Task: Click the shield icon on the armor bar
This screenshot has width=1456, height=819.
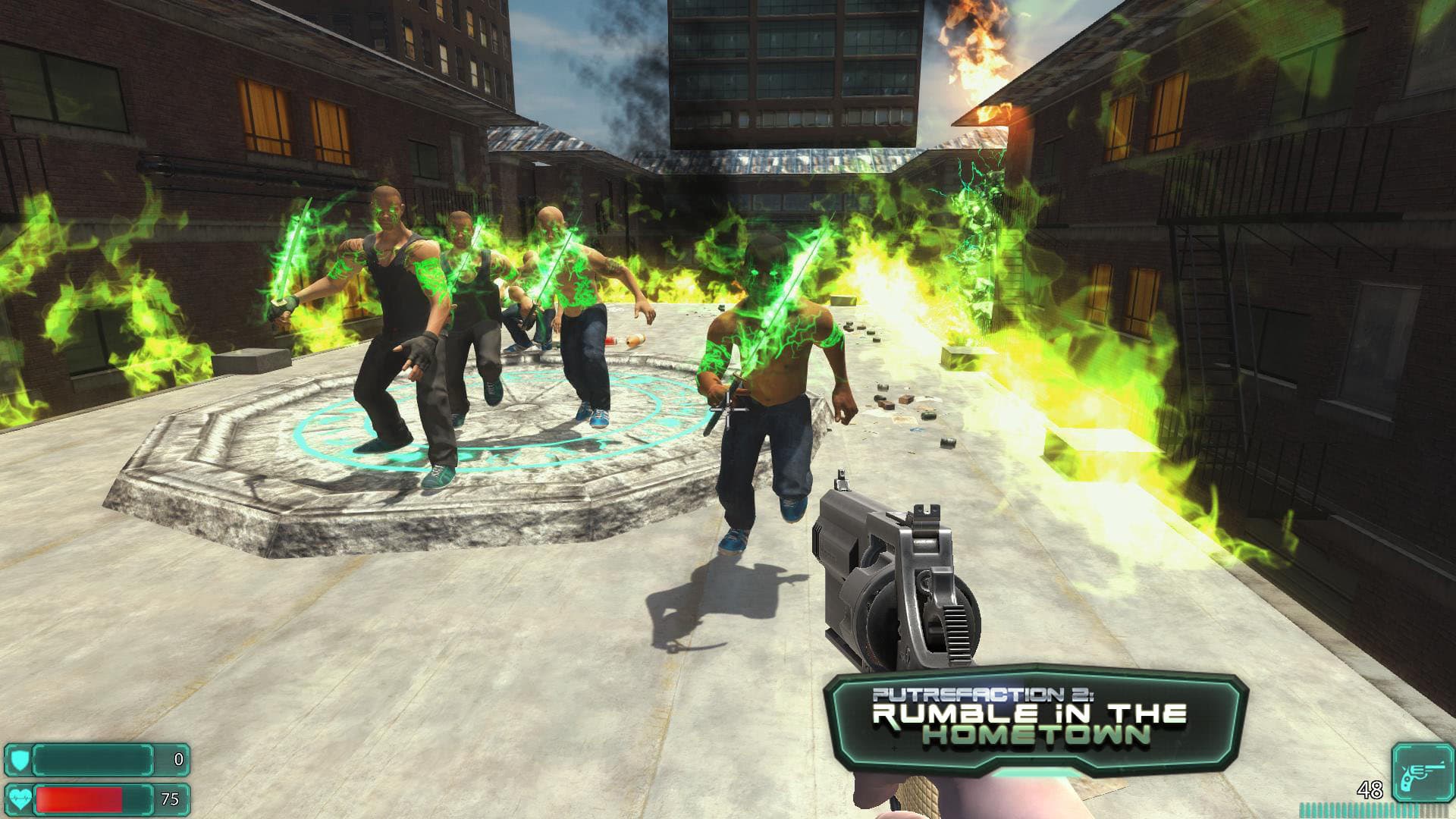Action: [20, 759]
